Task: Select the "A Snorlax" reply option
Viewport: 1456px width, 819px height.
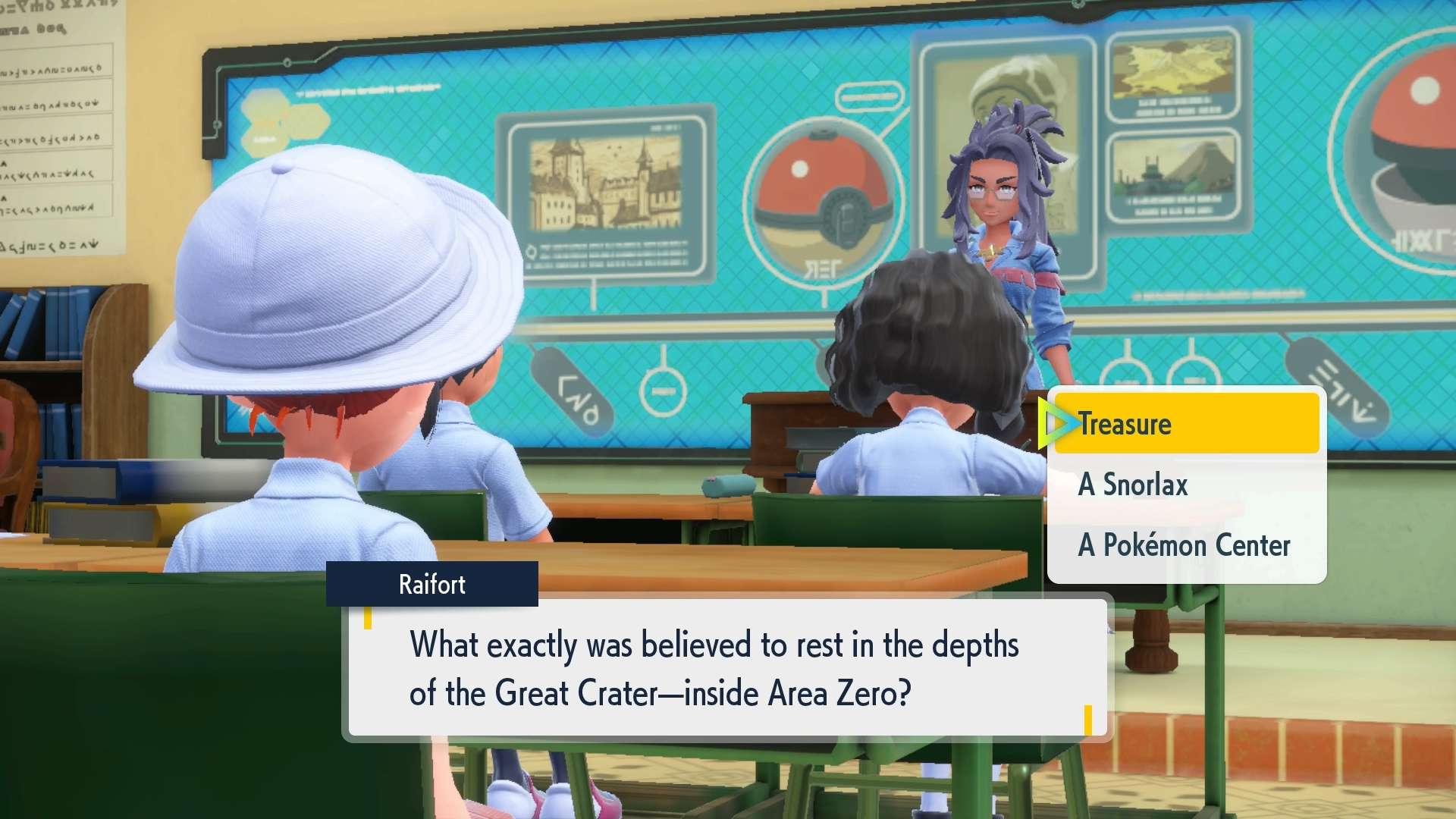Action: click(1186, 485)
